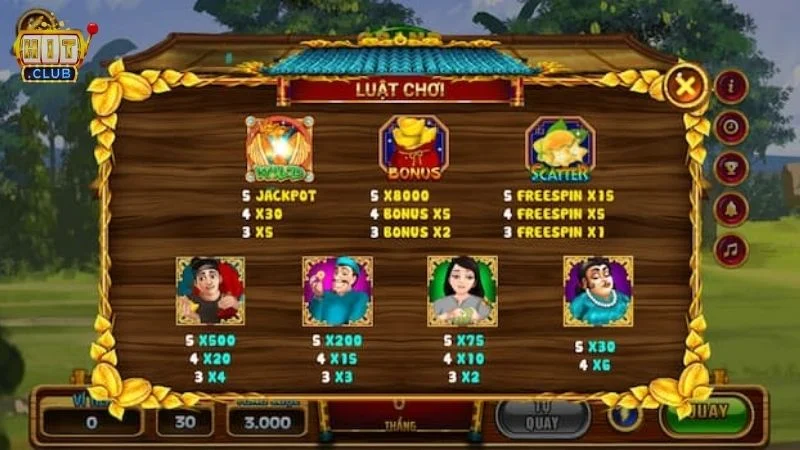
Task: Open the trophy leaderboard icon
Action: pos(731,168)
